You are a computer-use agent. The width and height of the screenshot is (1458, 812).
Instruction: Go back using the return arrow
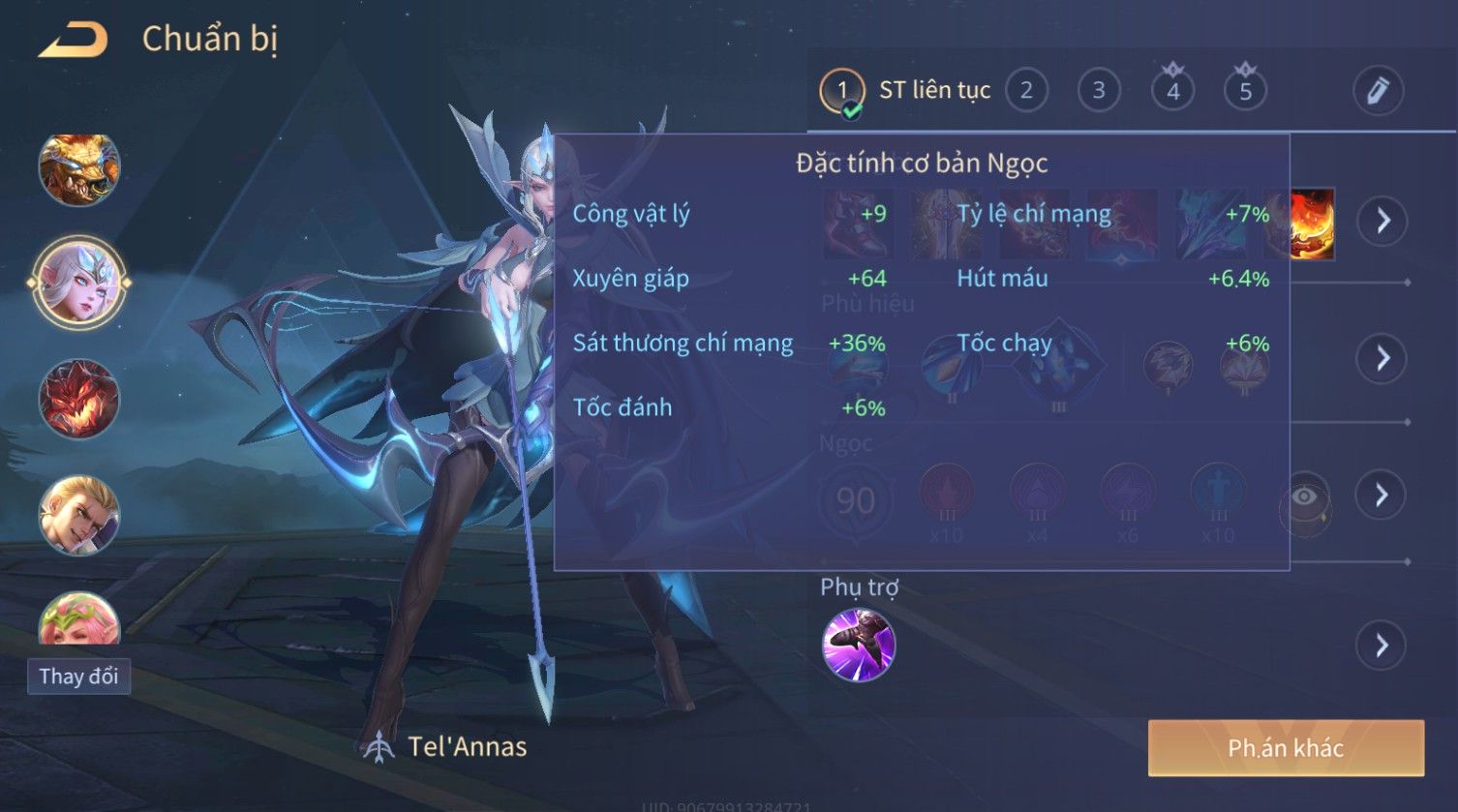click(x=73, y=41)
